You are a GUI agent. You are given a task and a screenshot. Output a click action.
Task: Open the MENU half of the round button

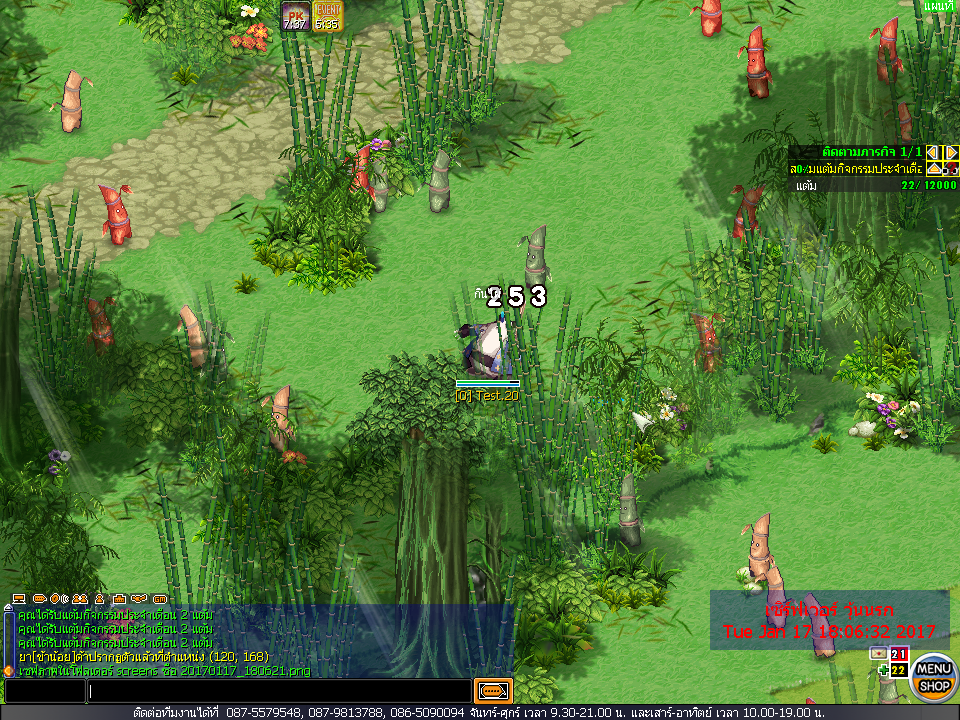(x=934, y=668)
